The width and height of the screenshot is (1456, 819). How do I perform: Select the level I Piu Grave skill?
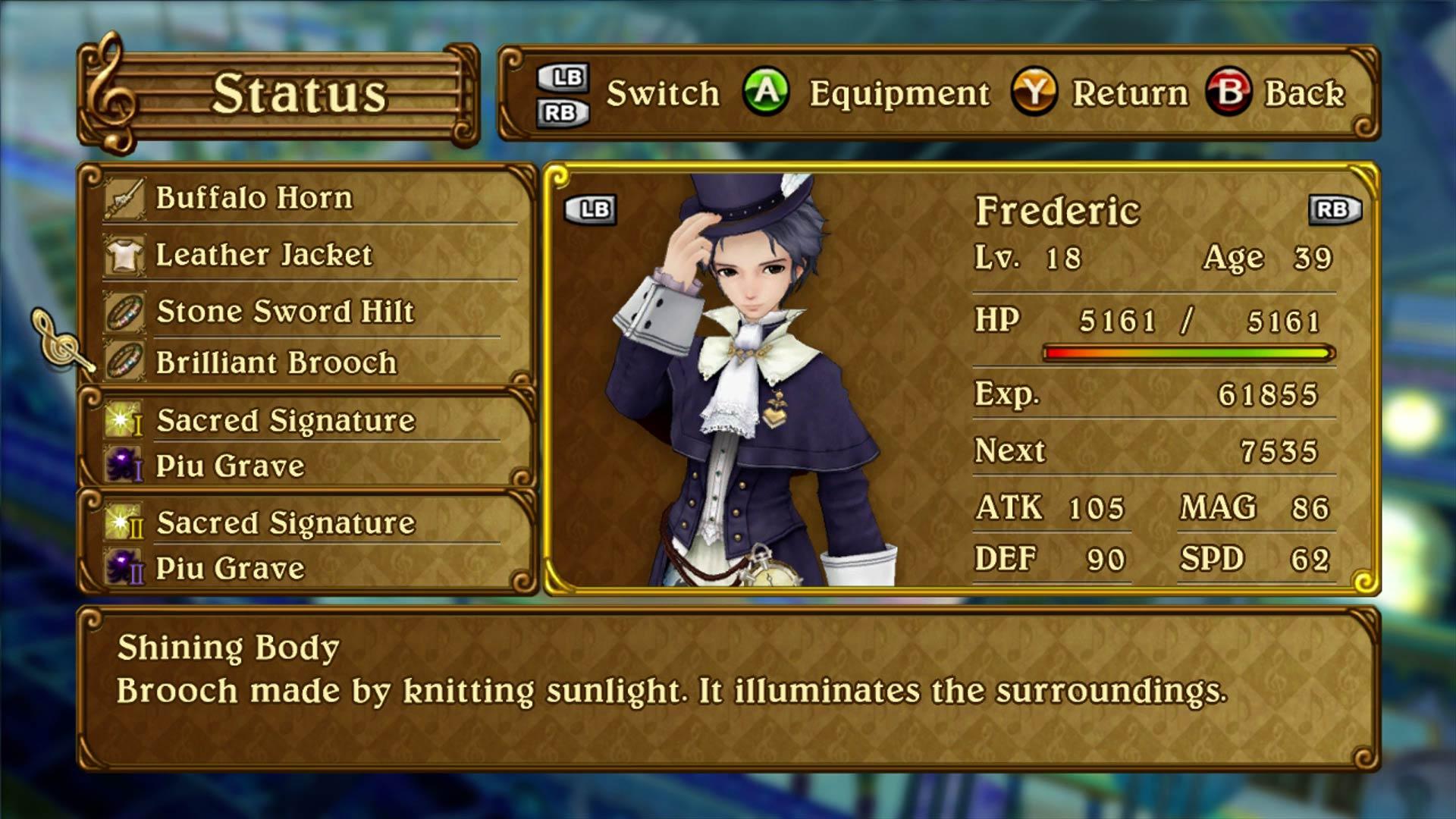230,466
